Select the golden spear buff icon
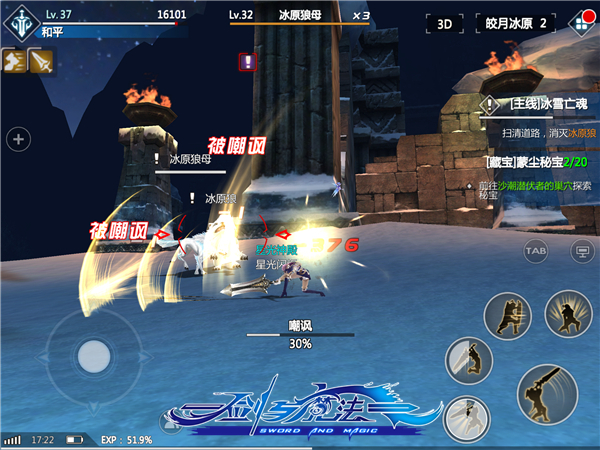 40,60
